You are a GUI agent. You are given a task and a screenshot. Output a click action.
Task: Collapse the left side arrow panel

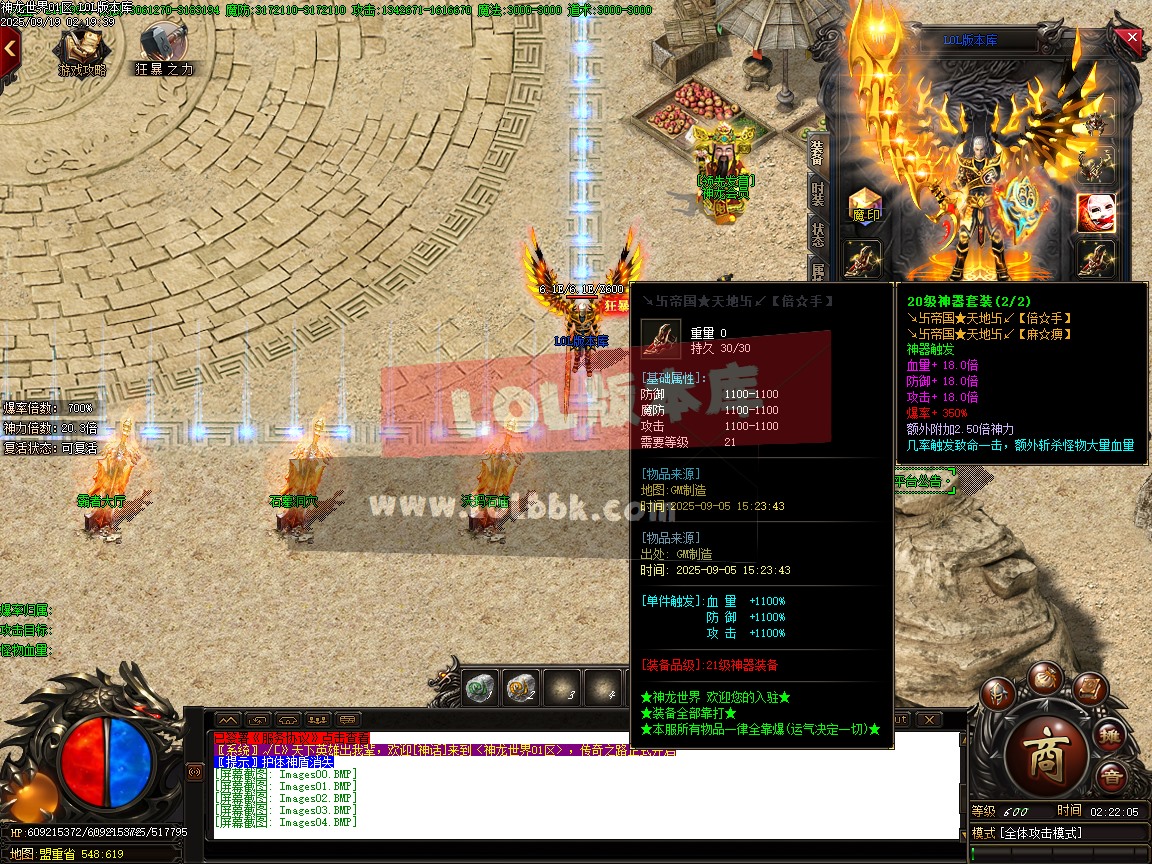pyautogui.click(x=9, y=46)
